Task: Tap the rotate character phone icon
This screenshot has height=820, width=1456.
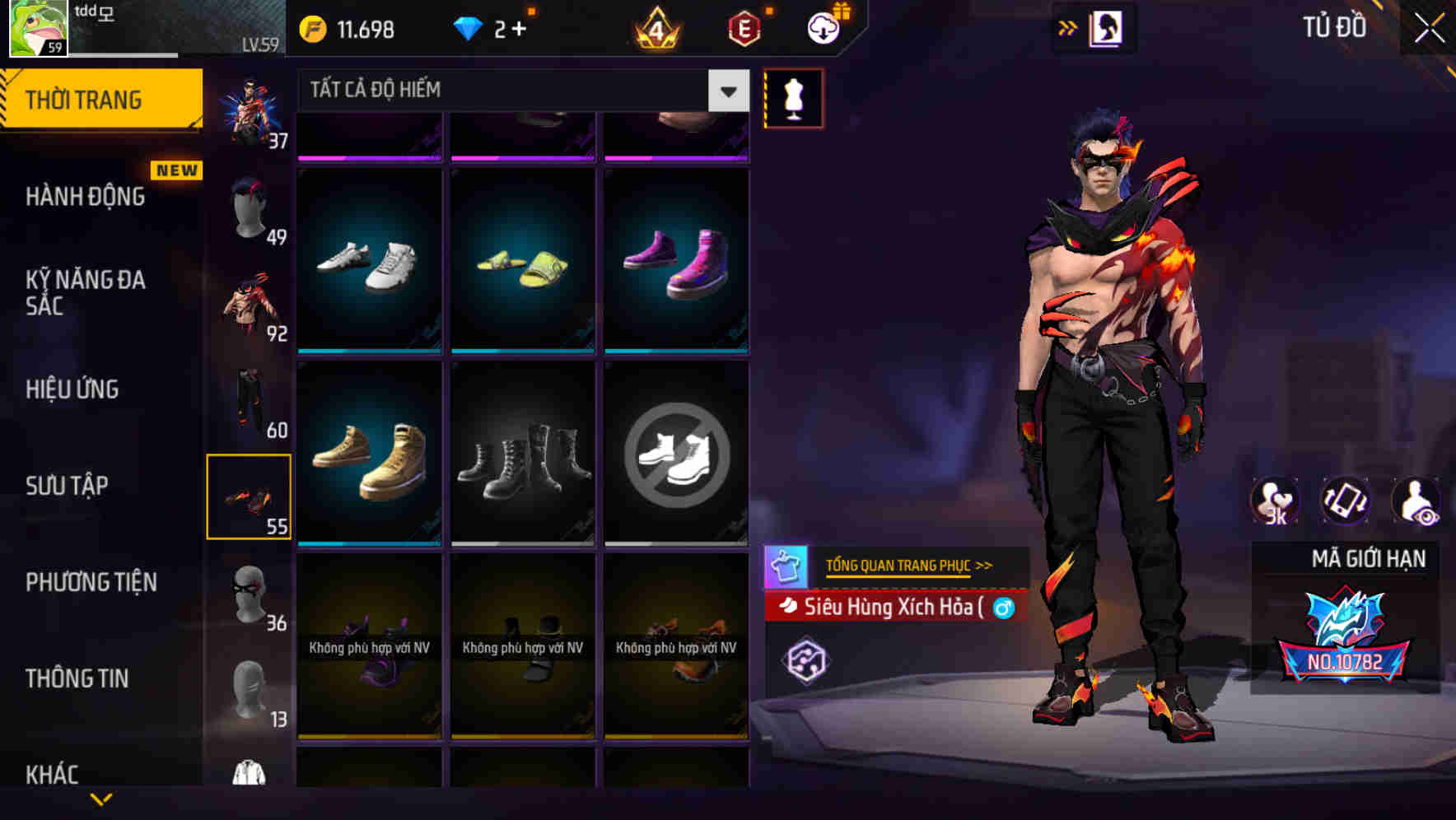Action: coord(1346,501)
